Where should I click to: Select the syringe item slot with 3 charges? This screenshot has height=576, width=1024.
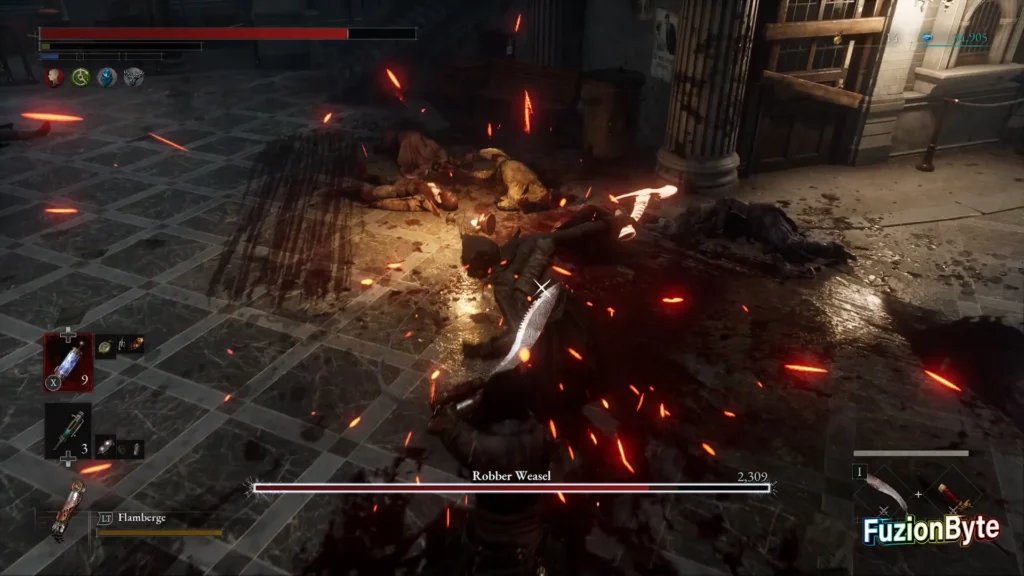point(68,428)
